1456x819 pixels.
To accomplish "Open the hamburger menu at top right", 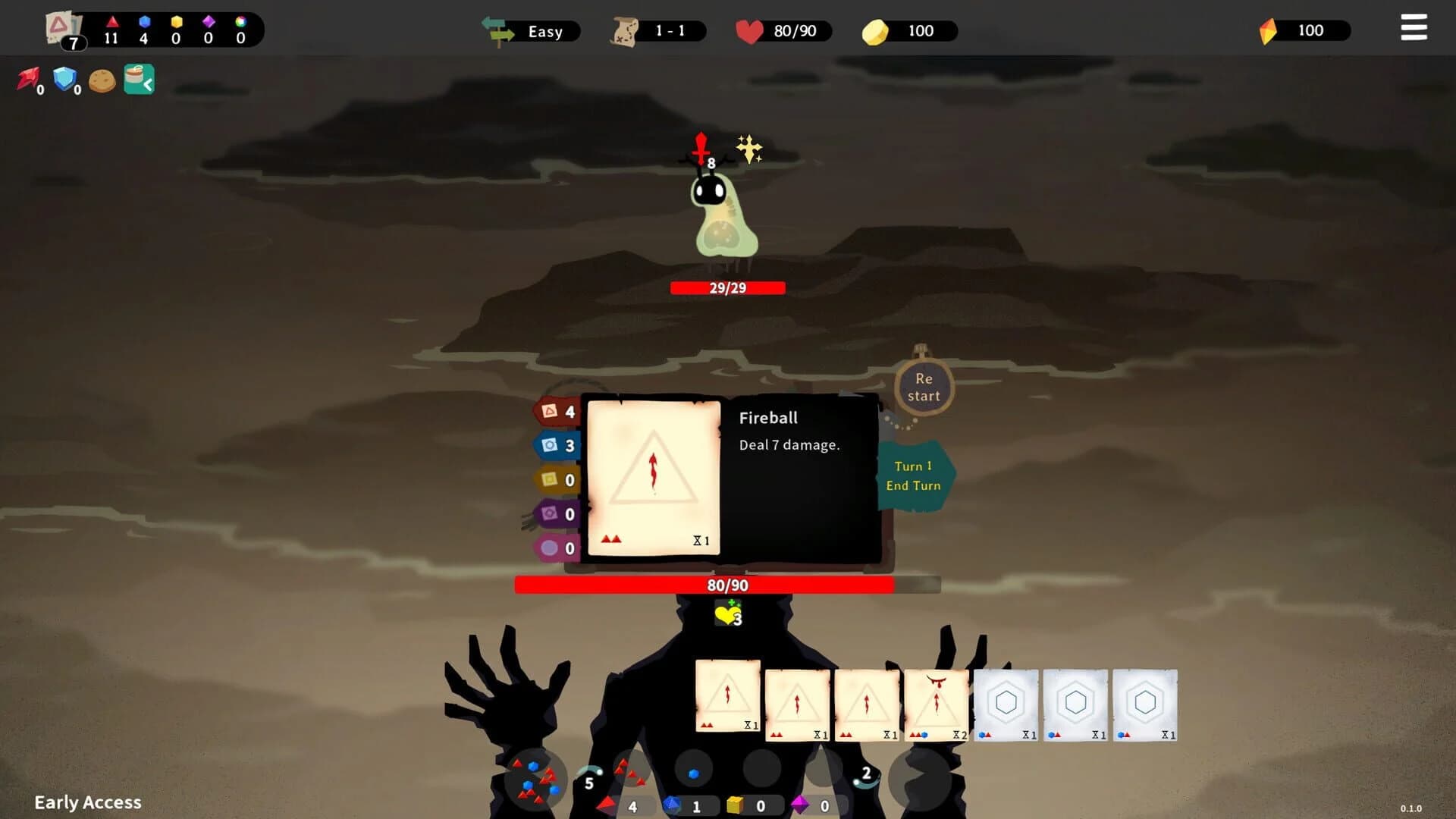I will click(1413, 27).
